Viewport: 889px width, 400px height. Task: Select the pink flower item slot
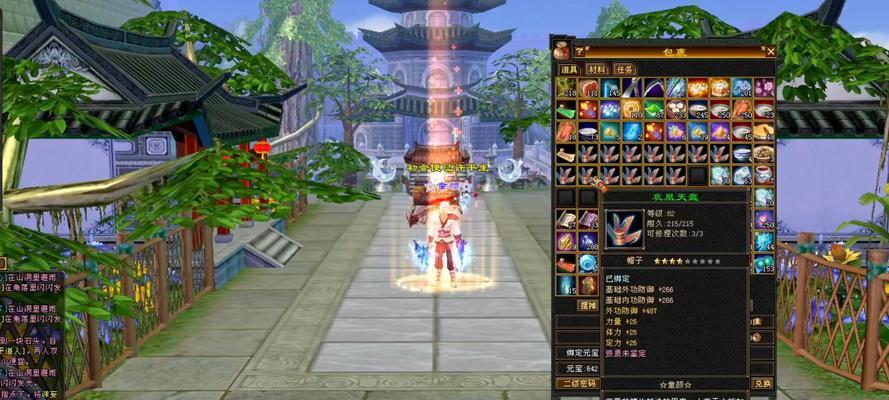764,89
